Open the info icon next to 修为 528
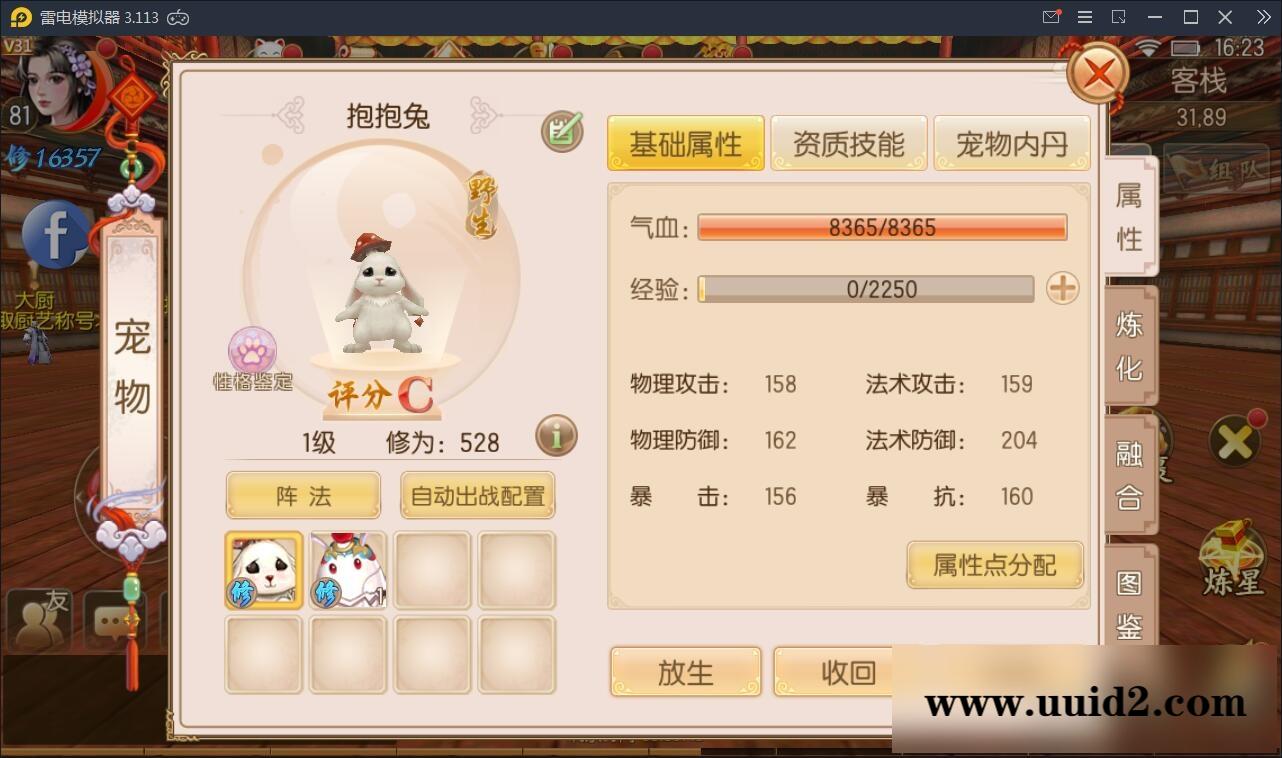 (x=556, y=436)
